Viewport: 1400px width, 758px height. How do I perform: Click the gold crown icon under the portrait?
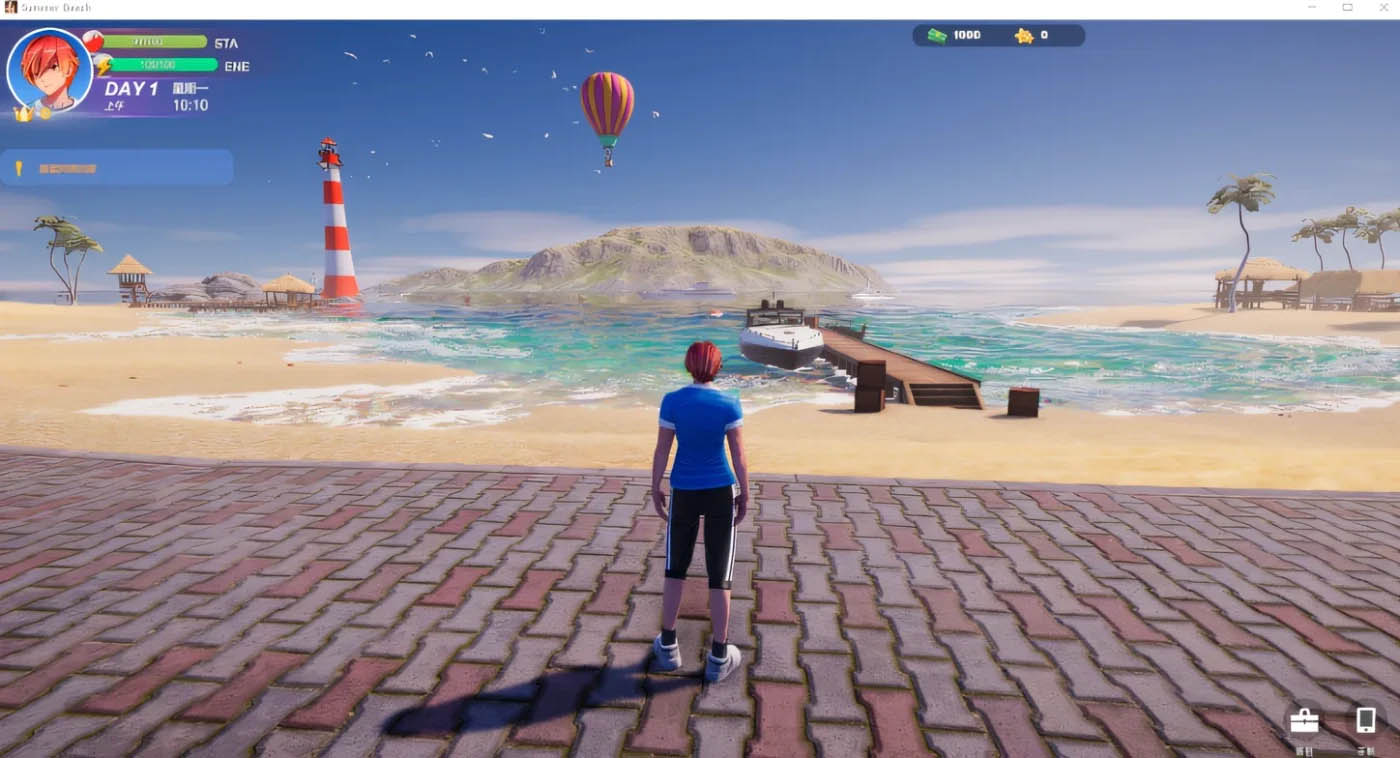coord(22,114)
